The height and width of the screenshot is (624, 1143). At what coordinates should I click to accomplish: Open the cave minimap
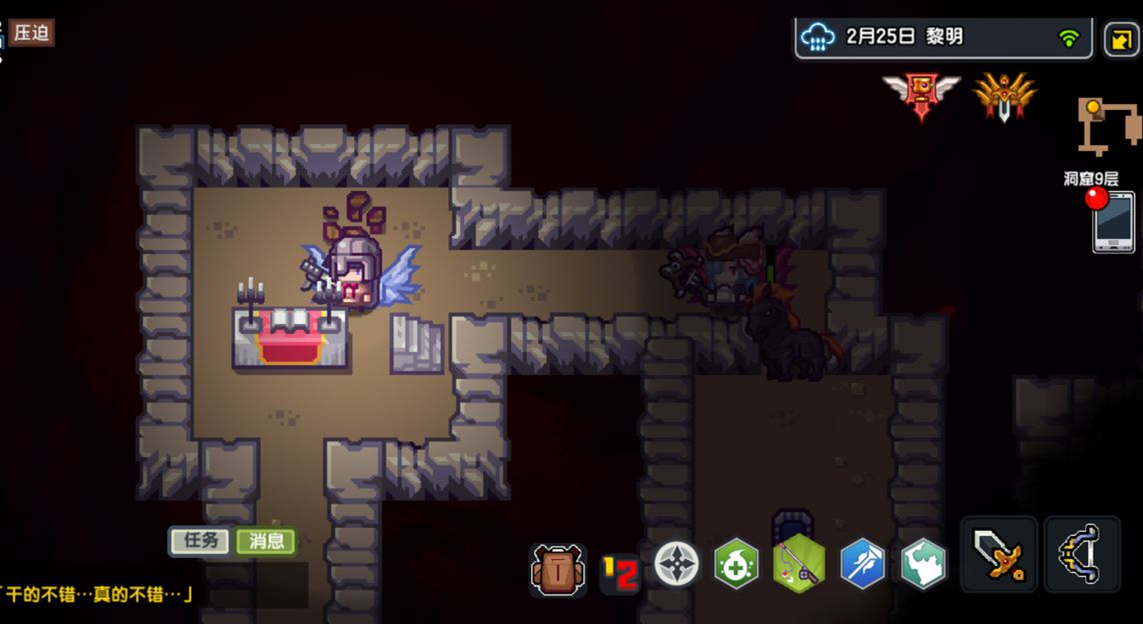click(1109, 126)
